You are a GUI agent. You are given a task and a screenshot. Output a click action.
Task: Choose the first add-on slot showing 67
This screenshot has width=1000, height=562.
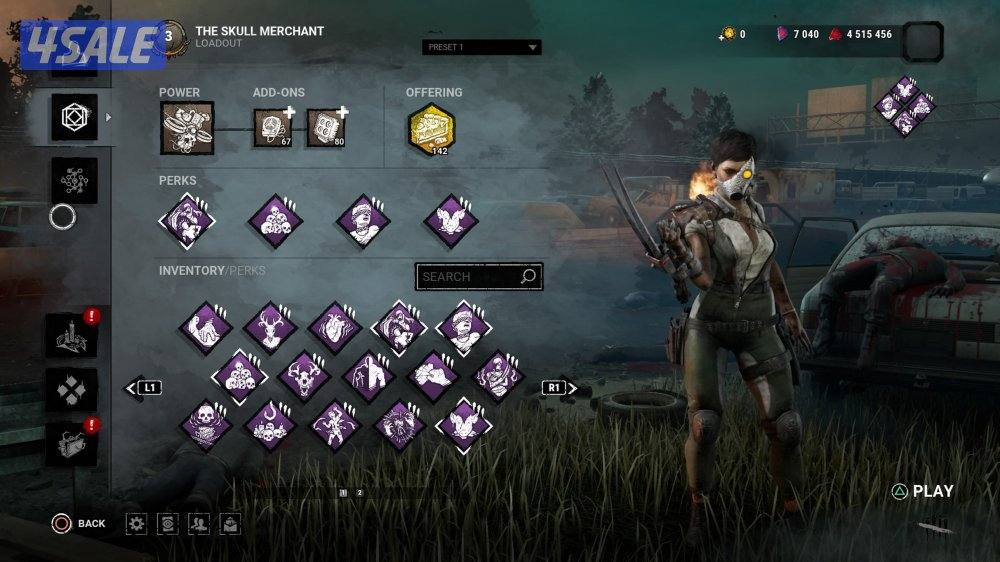[270, 128]
